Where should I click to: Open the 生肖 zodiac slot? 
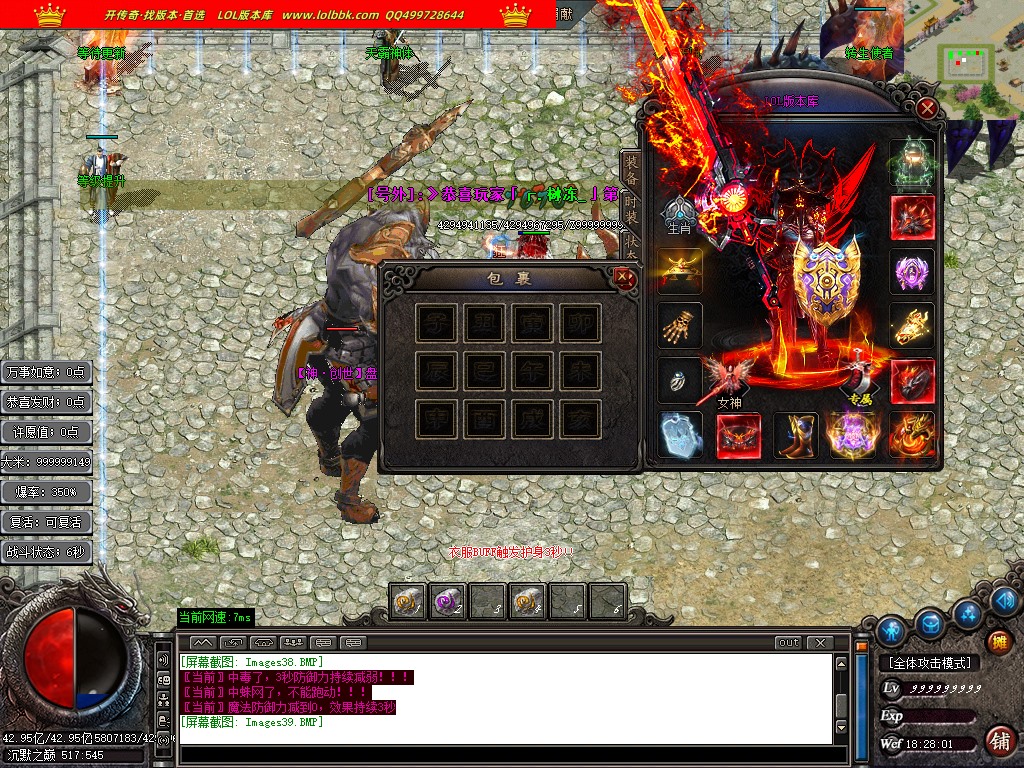coord(680,213)
